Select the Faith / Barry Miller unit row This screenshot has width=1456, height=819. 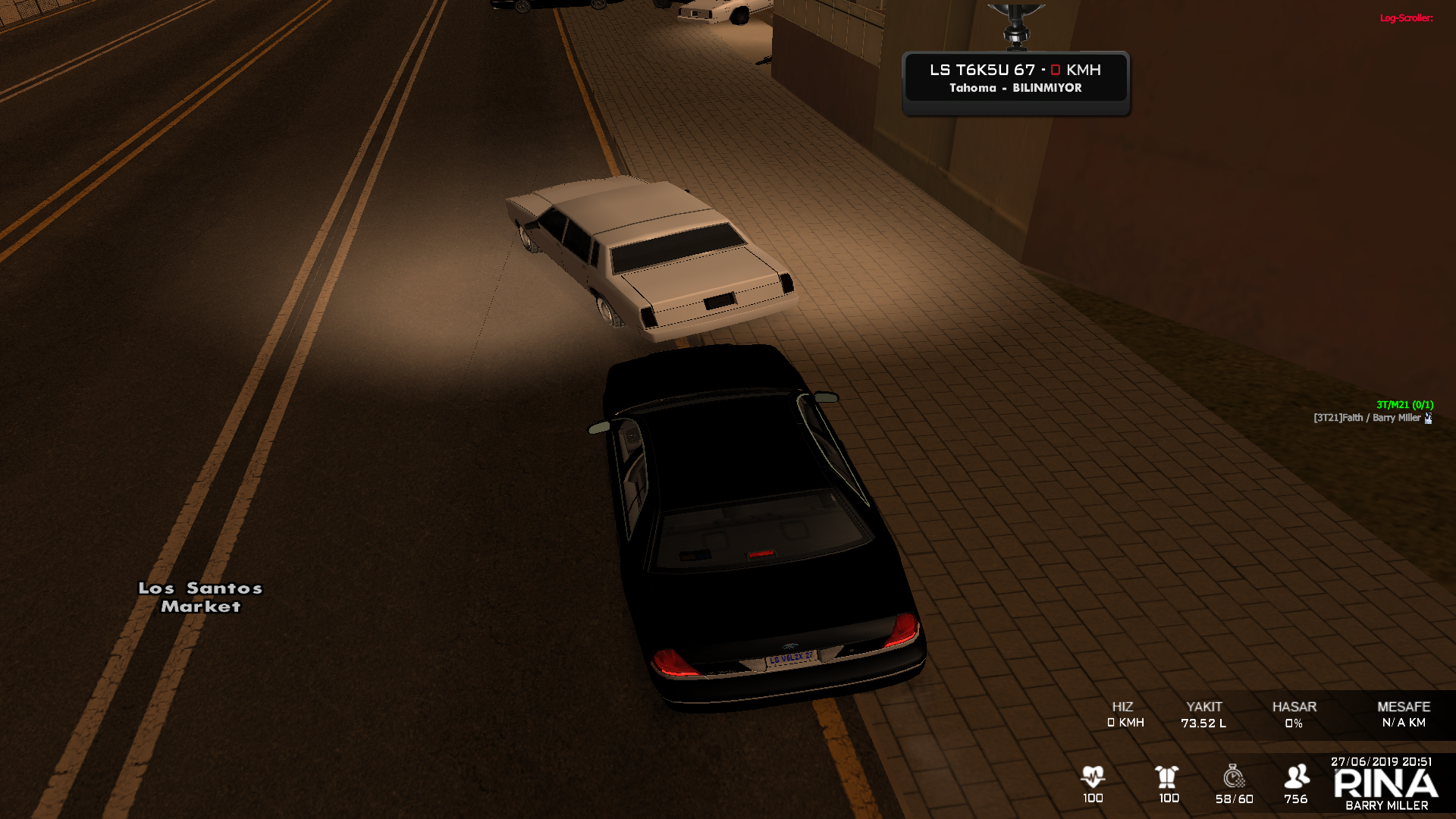pos(1372,418)
